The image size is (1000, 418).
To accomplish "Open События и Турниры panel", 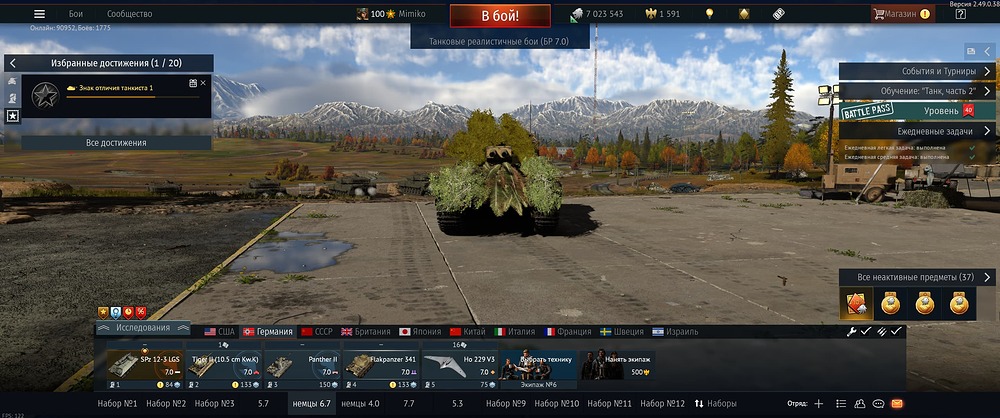I will [916, 71].
